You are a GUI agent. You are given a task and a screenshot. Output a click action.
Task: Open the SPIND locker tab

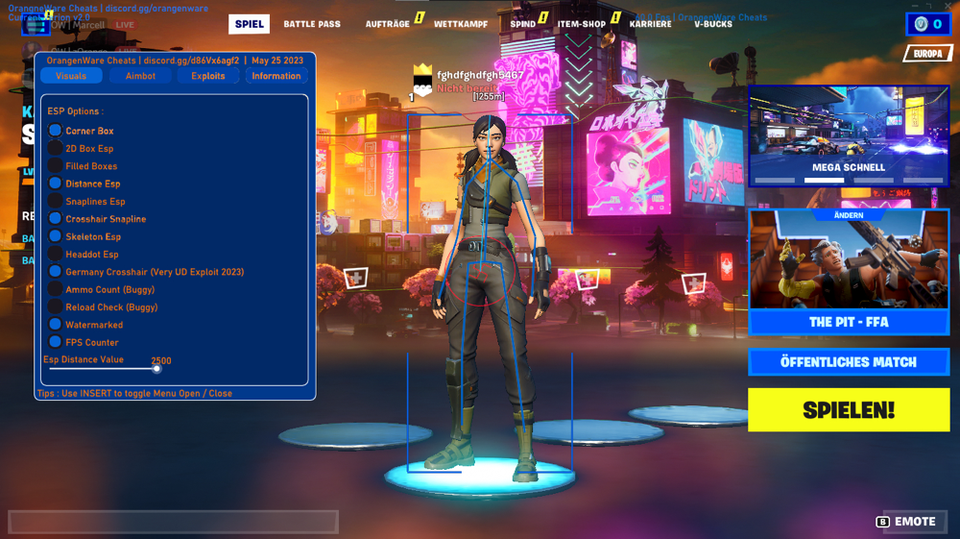[x=523, y=24]
